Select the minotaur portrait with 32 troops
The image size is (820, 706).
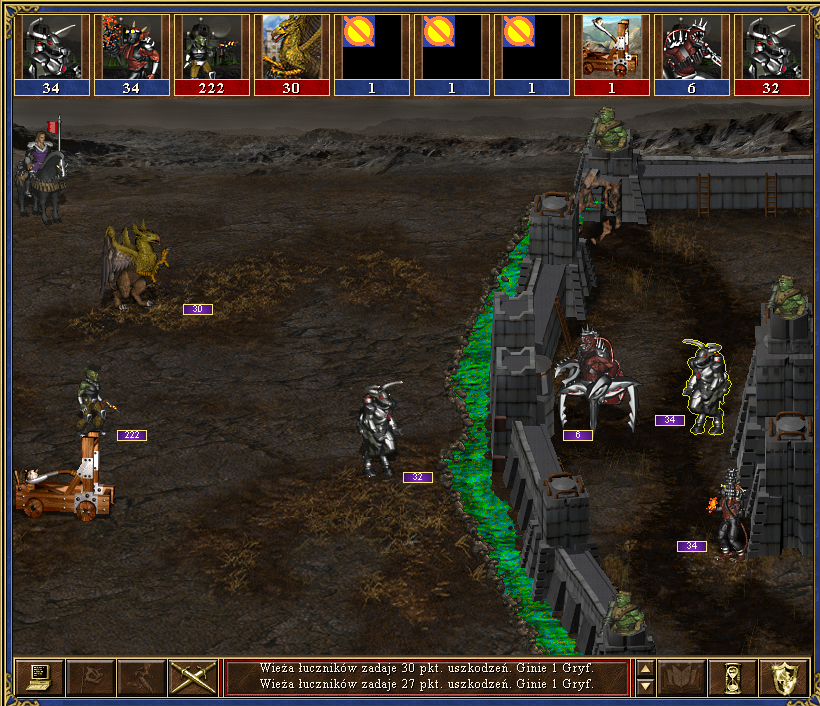772,47
